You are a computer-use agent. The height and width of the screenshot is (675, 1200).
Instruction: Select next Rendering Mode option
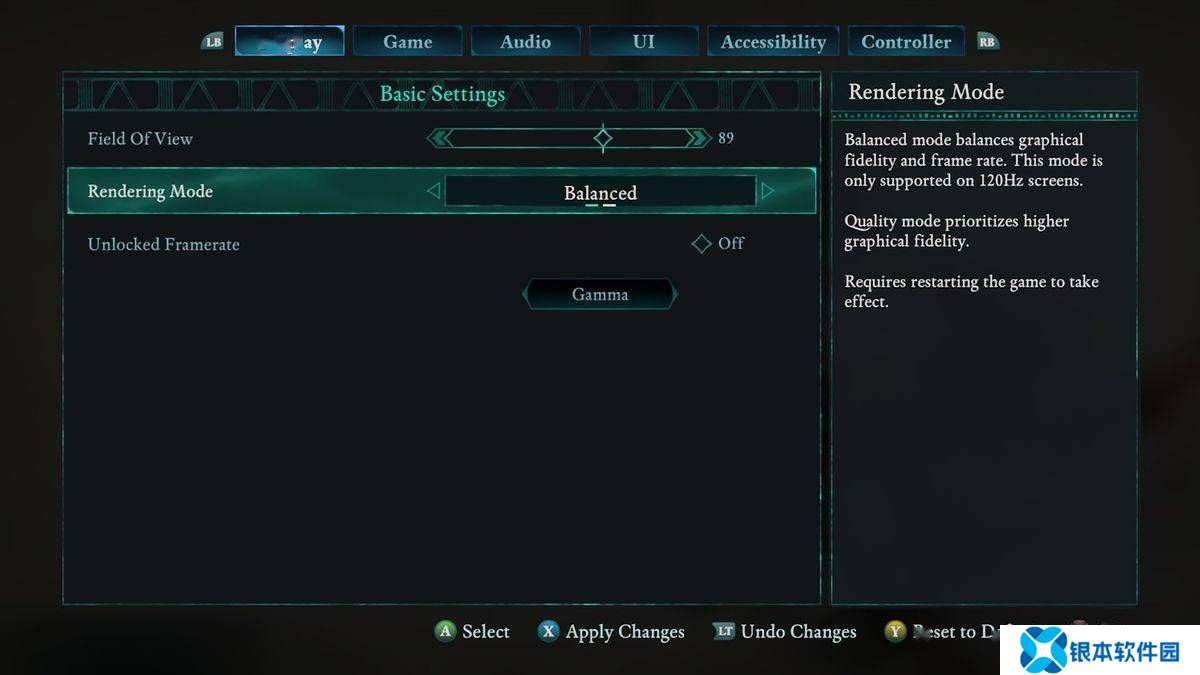click(x=767, y=191)
